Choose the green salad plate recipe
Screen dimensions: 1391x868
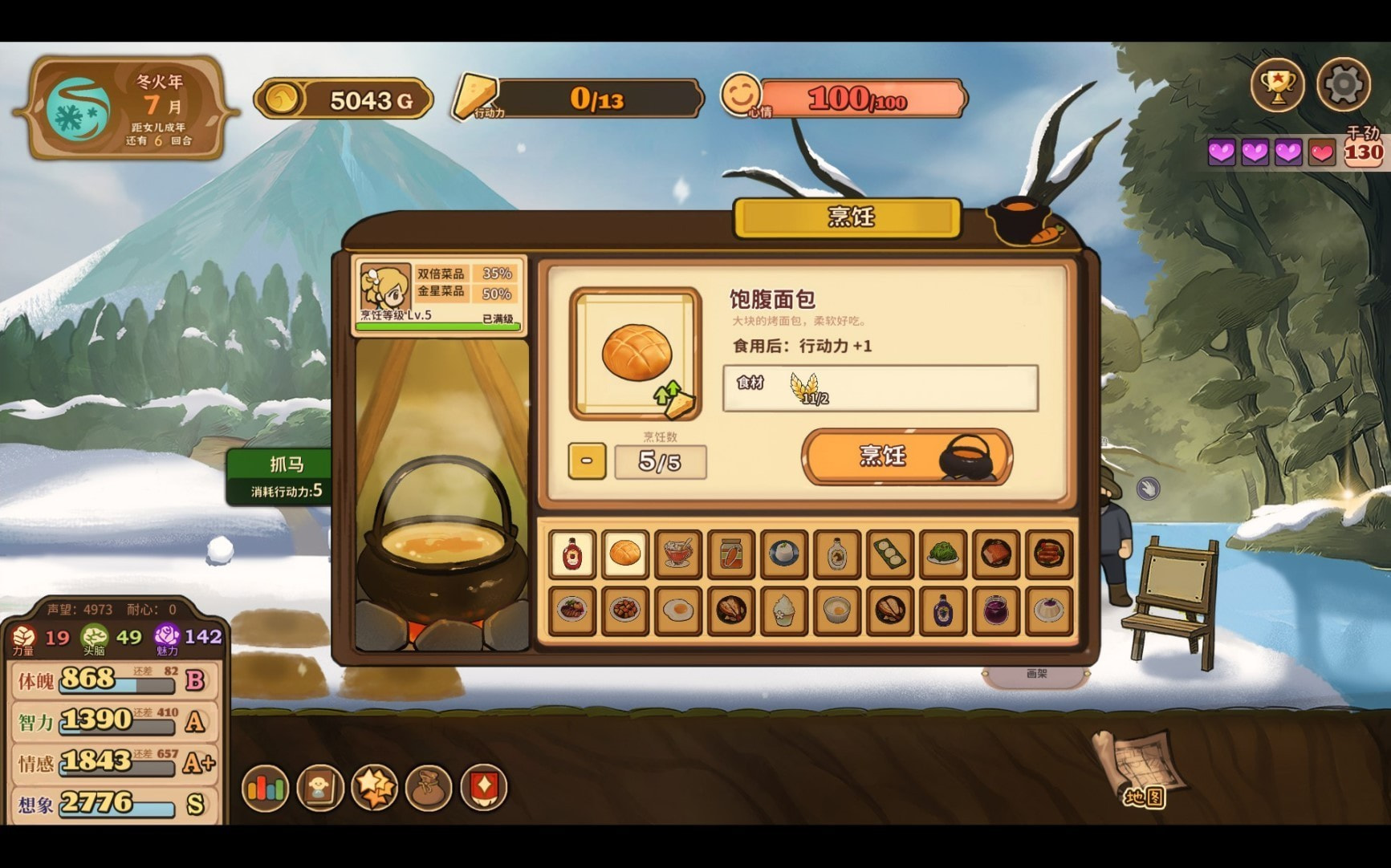pyautogui.click(x=943, y=554)
